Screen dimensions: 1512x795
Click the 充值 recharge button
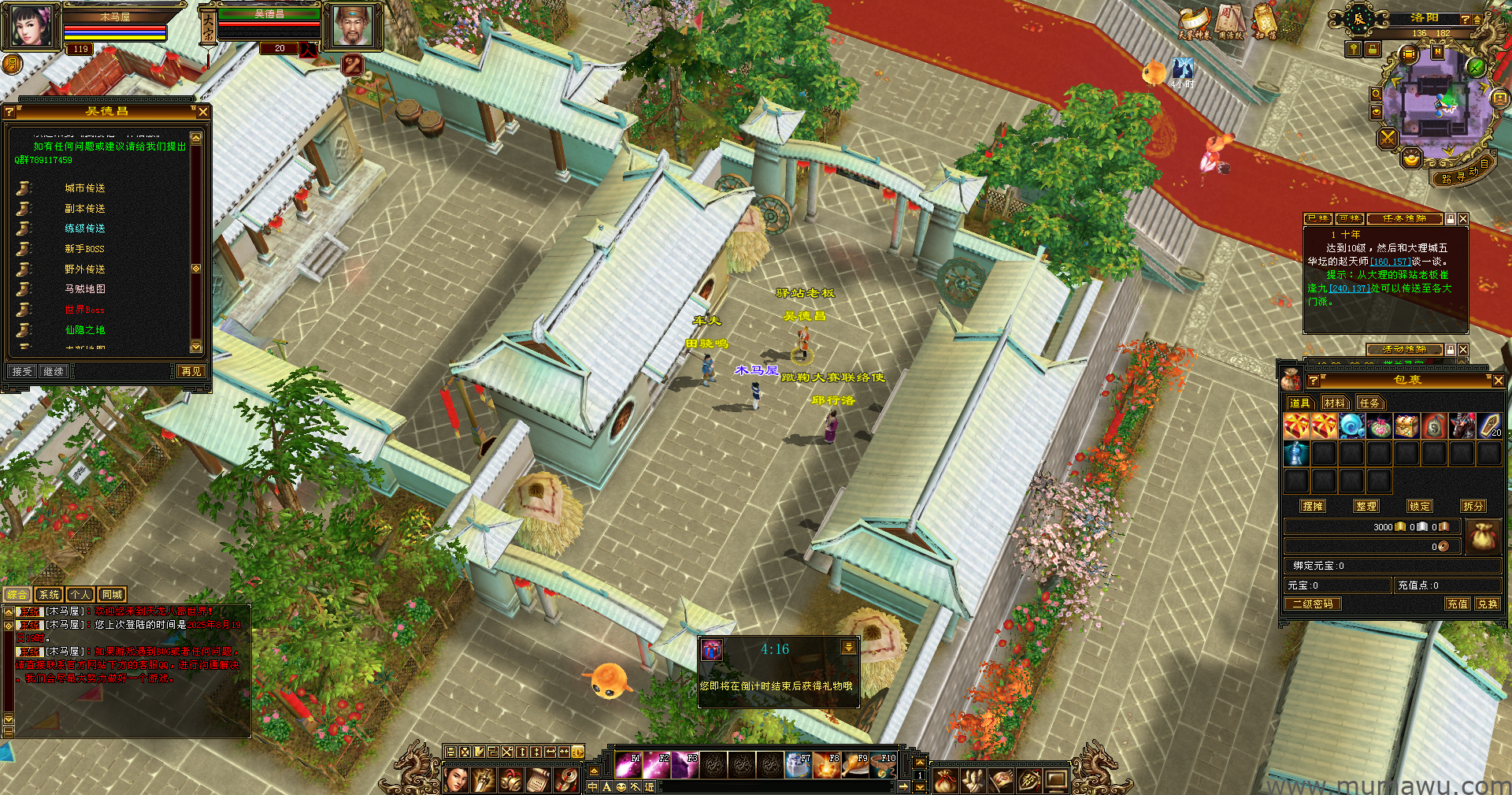click(x=1457, y=604)
